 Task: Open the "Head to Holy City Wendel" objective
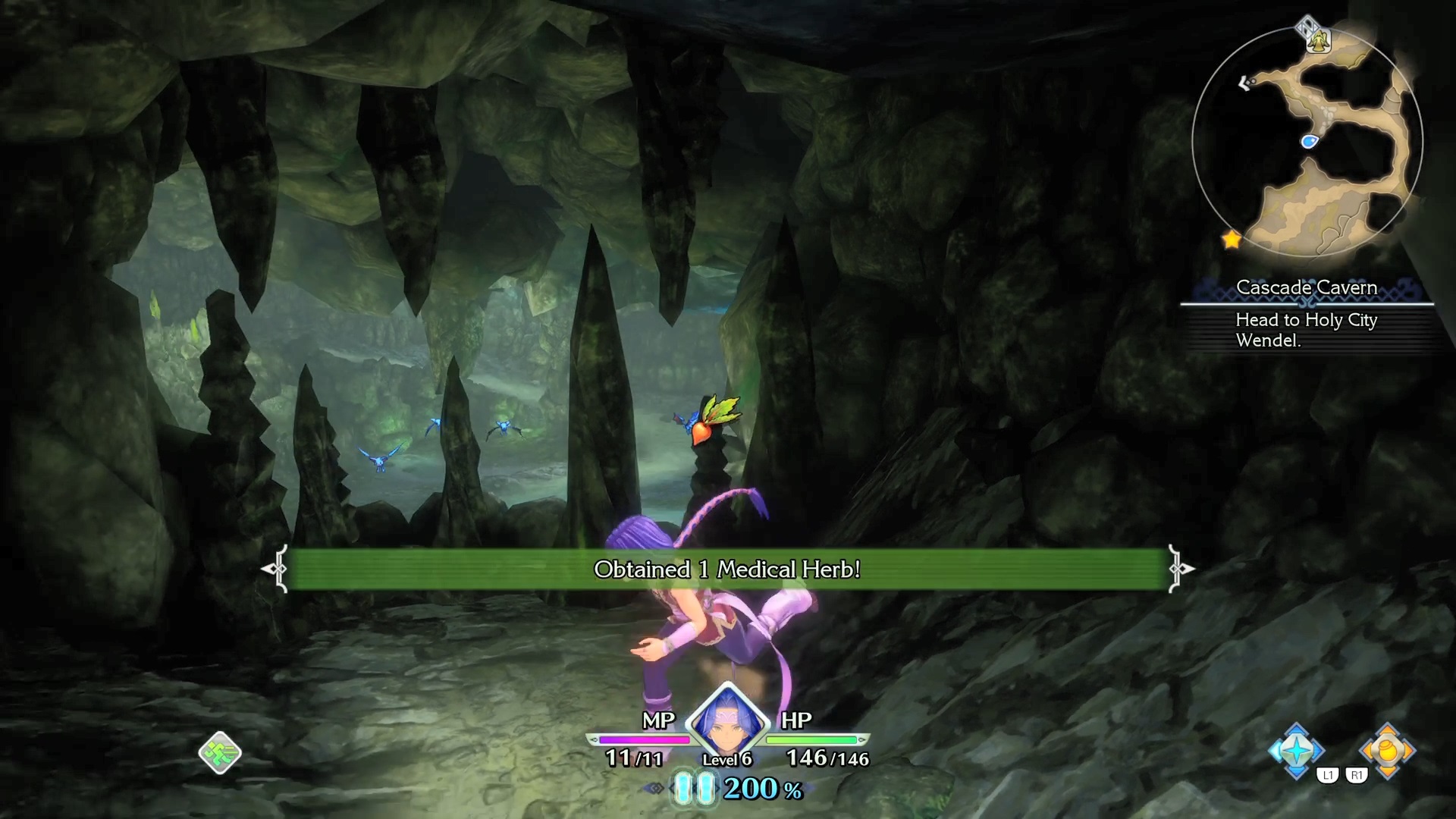1306,330
